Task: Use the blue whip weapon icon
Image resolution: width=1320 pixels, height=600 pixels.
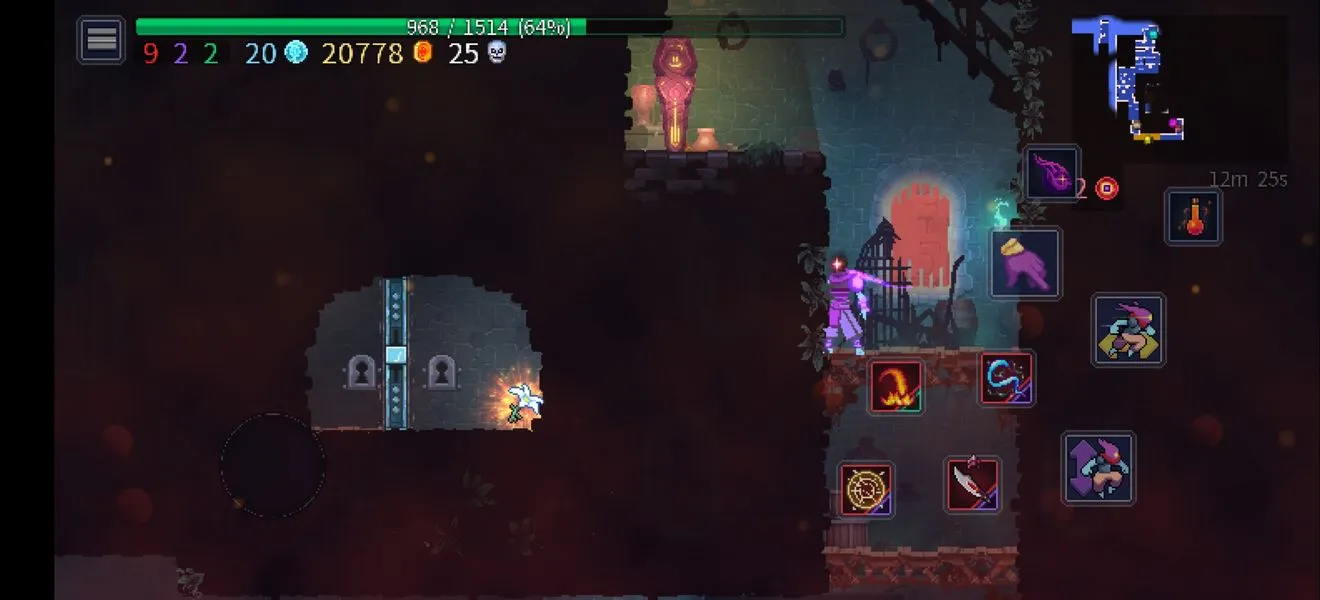Action: [x=1006, y=378]
